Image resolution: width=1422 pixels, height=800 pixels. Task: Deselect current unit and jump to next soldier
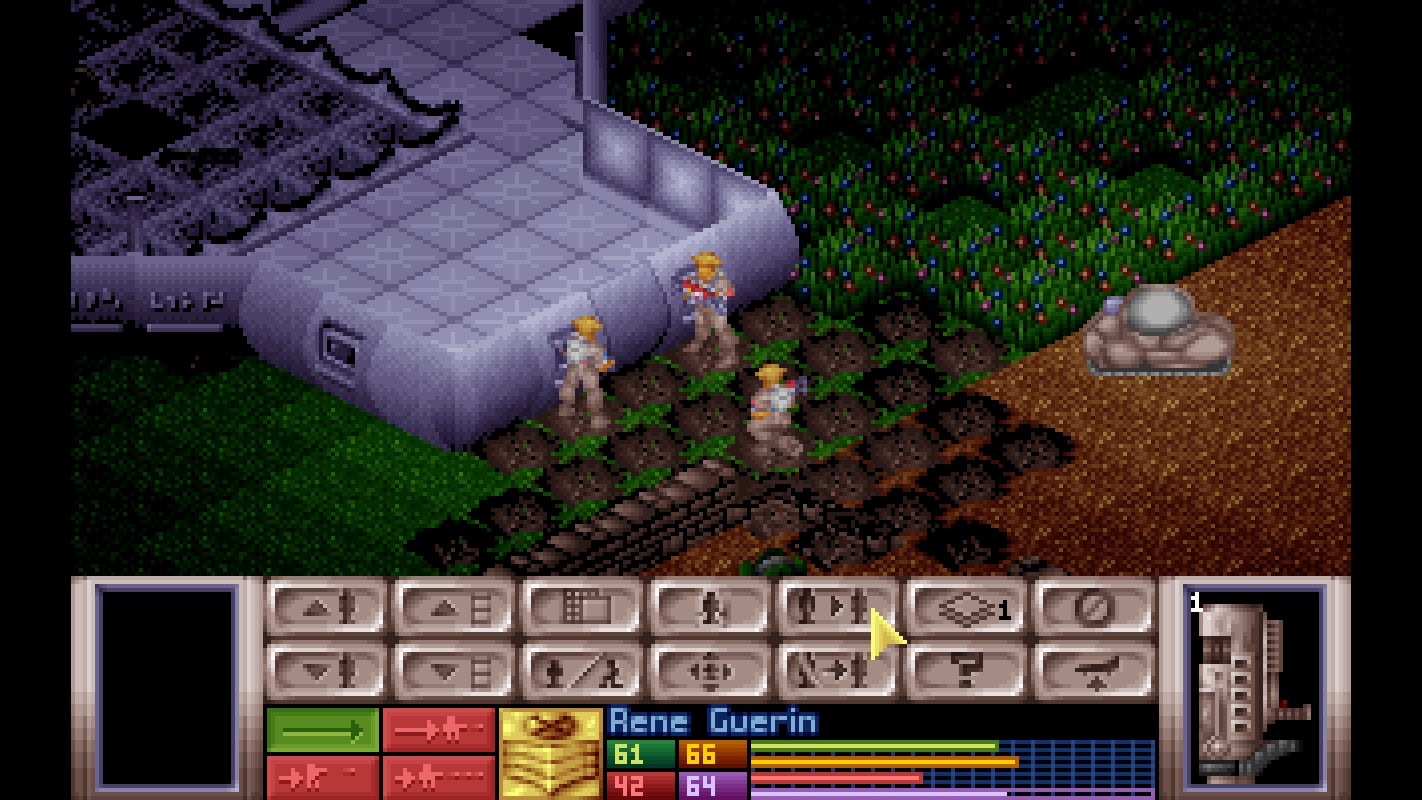click(x=835, y=672)
